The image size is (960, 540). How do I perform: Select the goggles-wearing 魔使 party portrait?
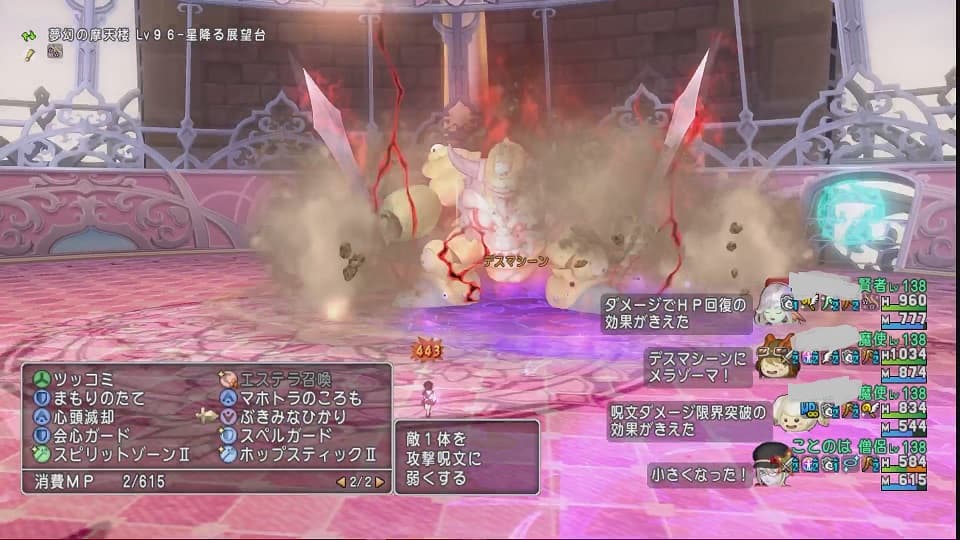coord(772,355)
